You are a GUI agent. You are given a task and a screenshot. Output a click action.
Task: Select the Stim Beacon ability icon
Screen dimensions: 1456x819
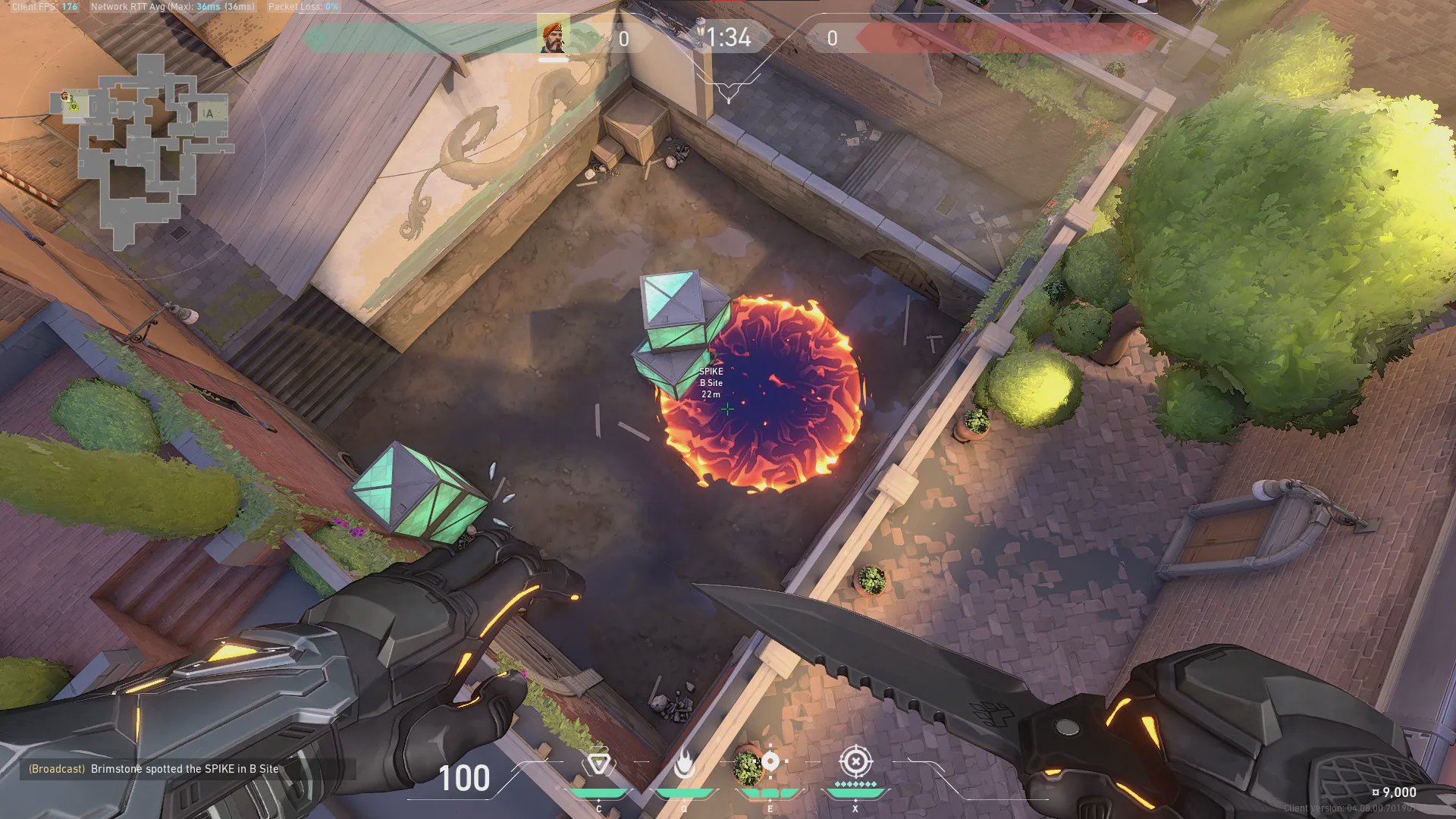click(x=598, y=764)
